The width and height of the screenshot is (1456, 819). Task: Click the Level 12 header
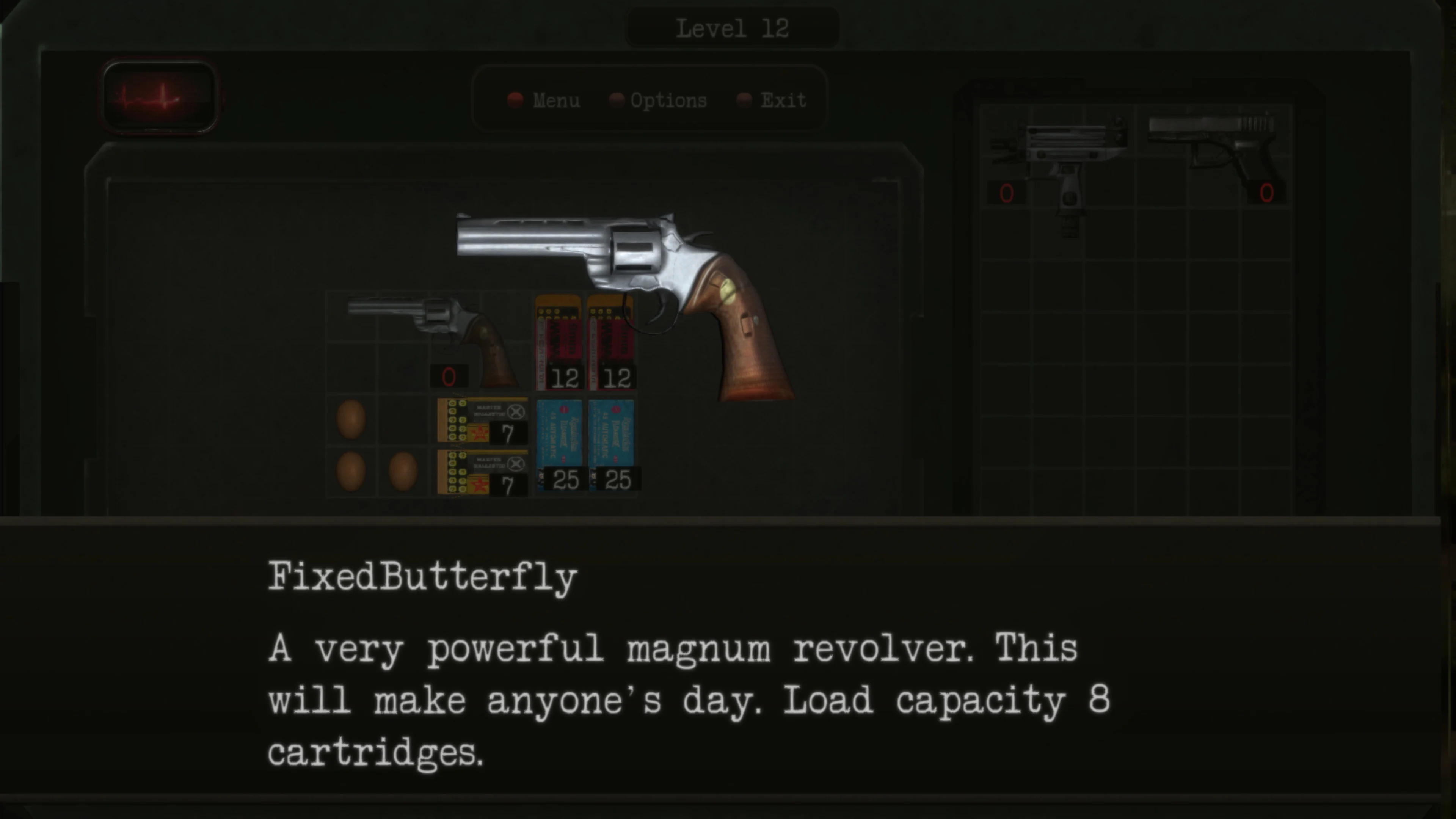(732, 27)
